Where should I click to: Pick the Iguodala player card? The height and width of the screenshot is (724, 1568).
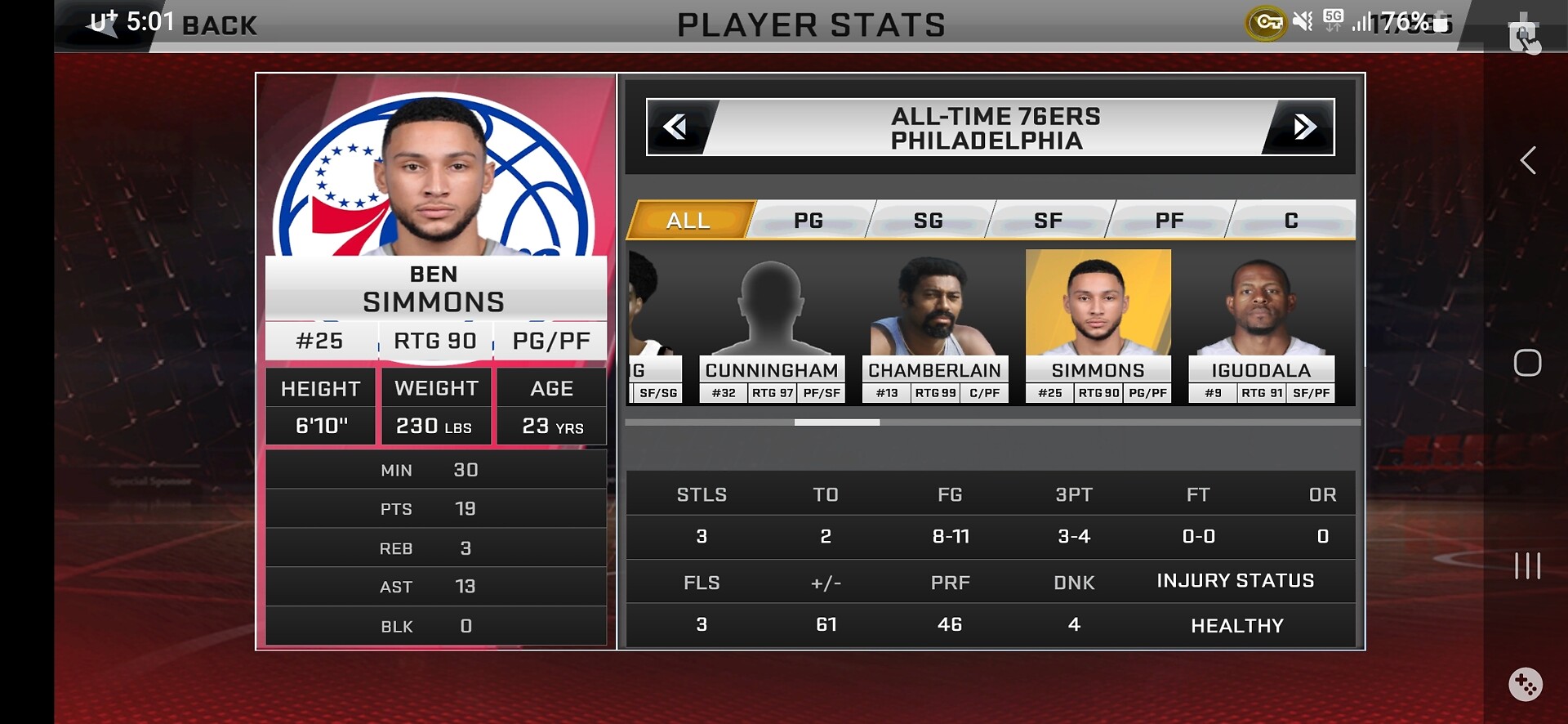pos(1262,327)
